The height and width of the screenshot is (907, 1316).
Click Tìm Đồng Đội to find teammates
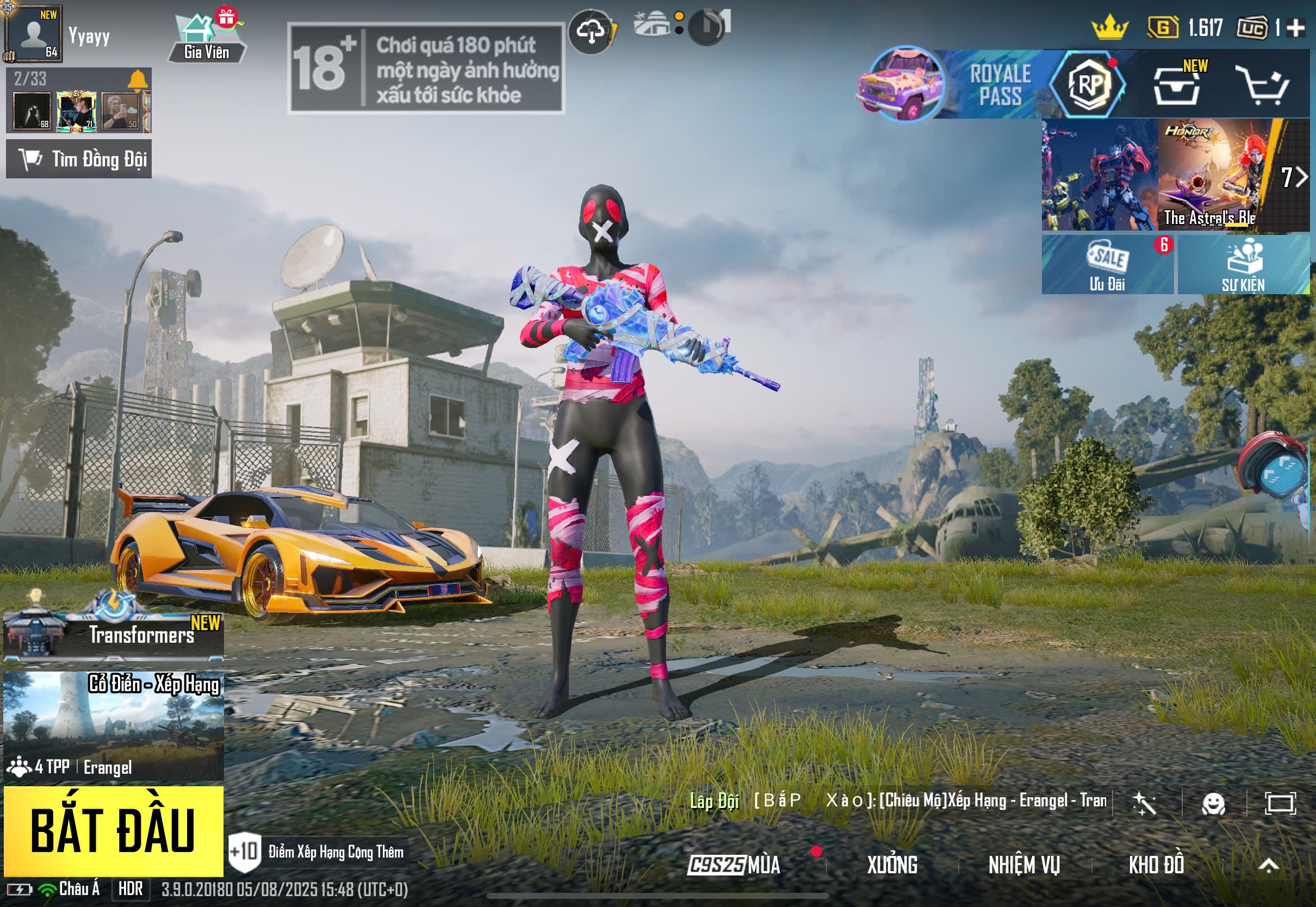tap(78, 159)
